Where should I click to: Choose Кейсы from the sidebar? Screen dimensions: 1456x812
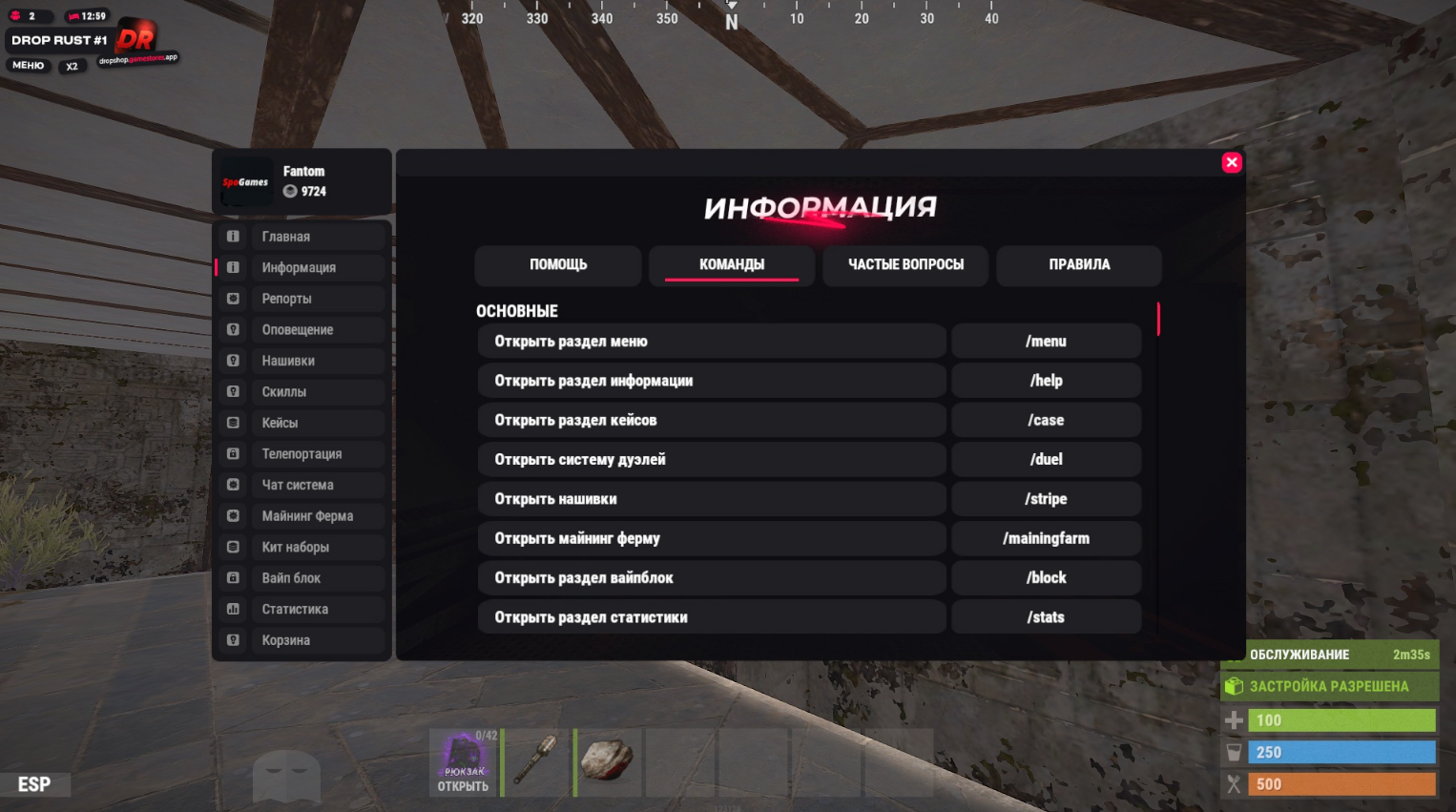pos(302,423)
